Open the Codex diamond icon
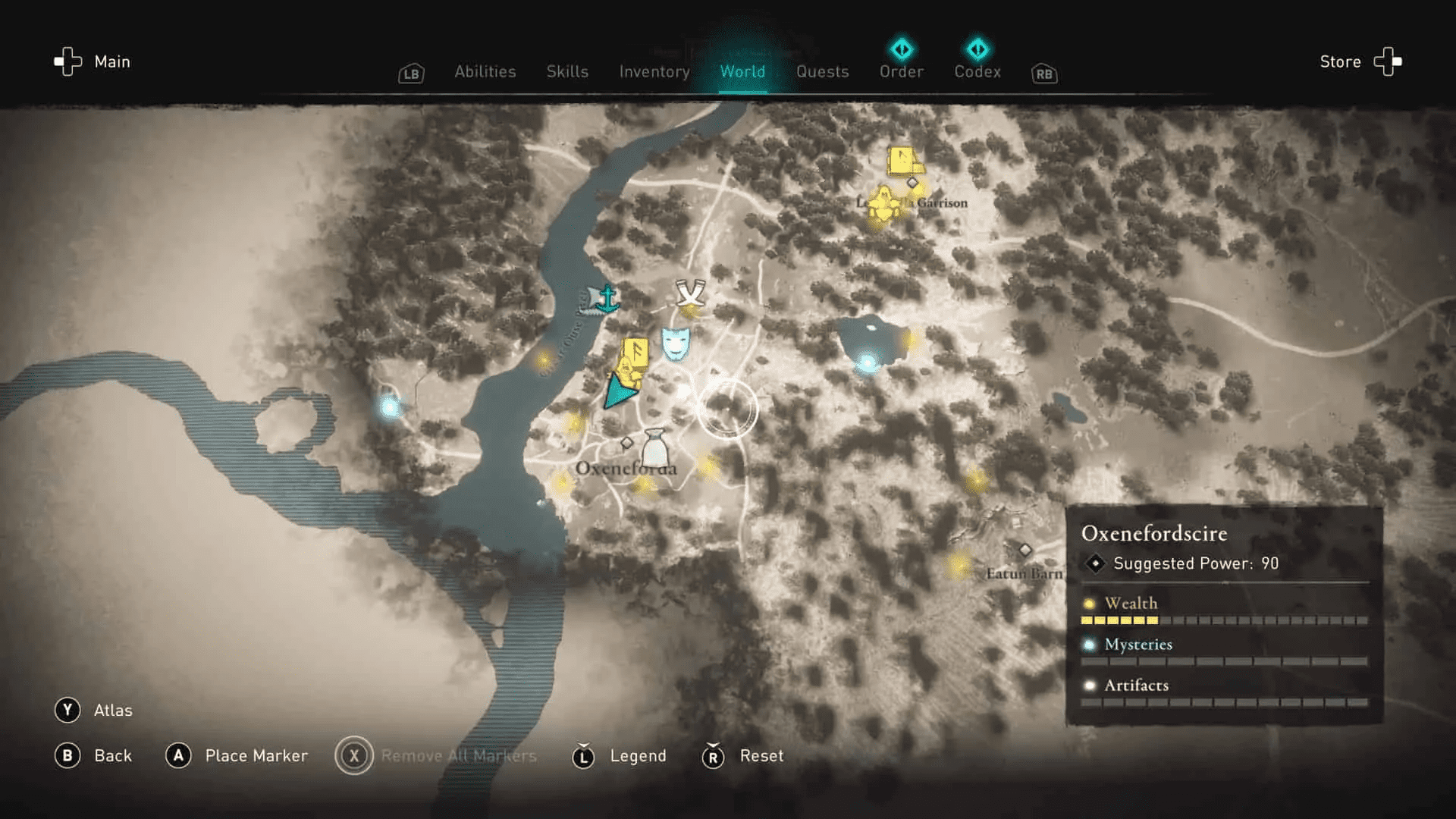This screenshot has height=819, width=1456. coord(977,49)
